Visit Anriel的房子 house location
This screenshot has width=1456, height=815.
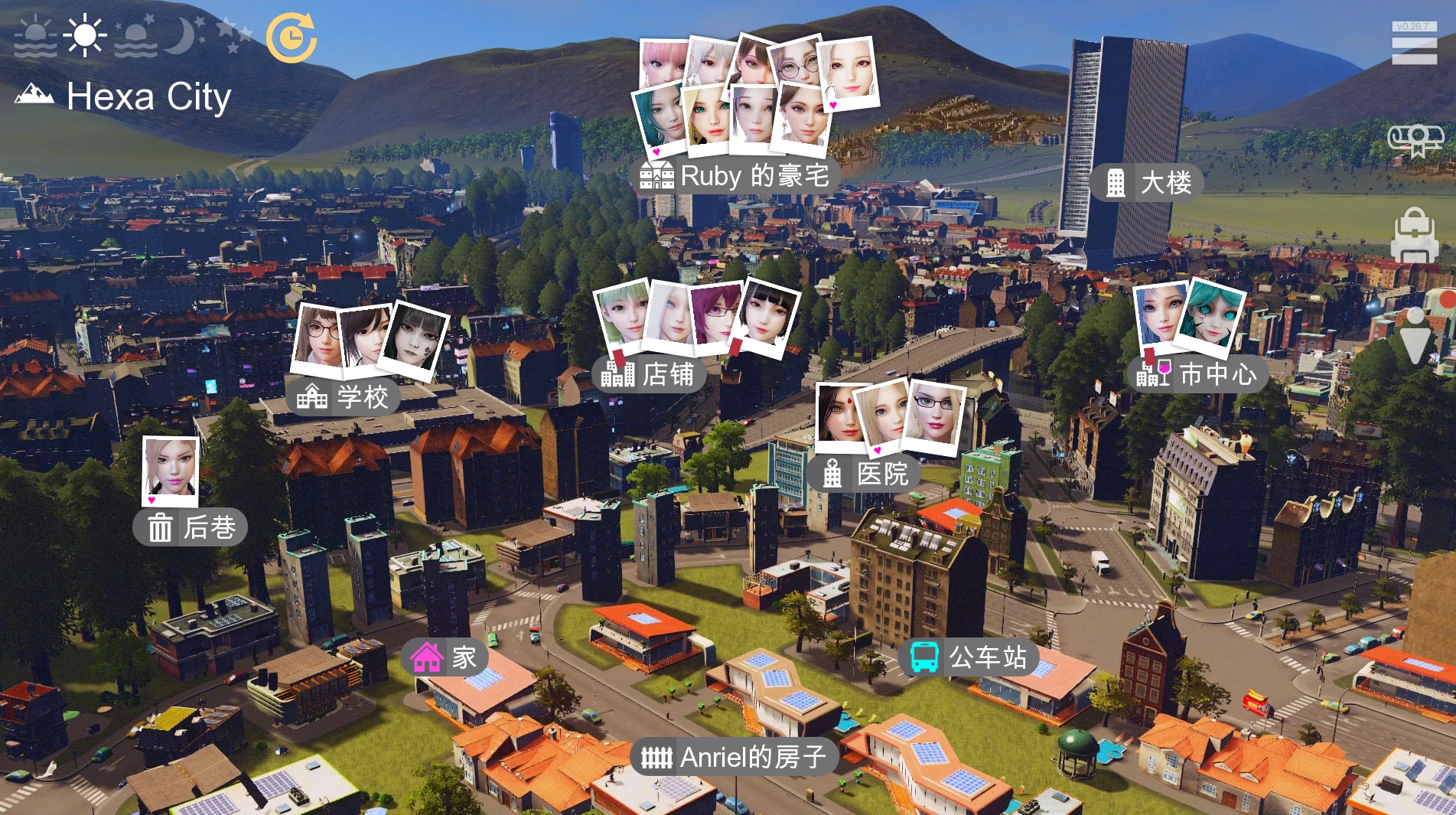point(734,757)
